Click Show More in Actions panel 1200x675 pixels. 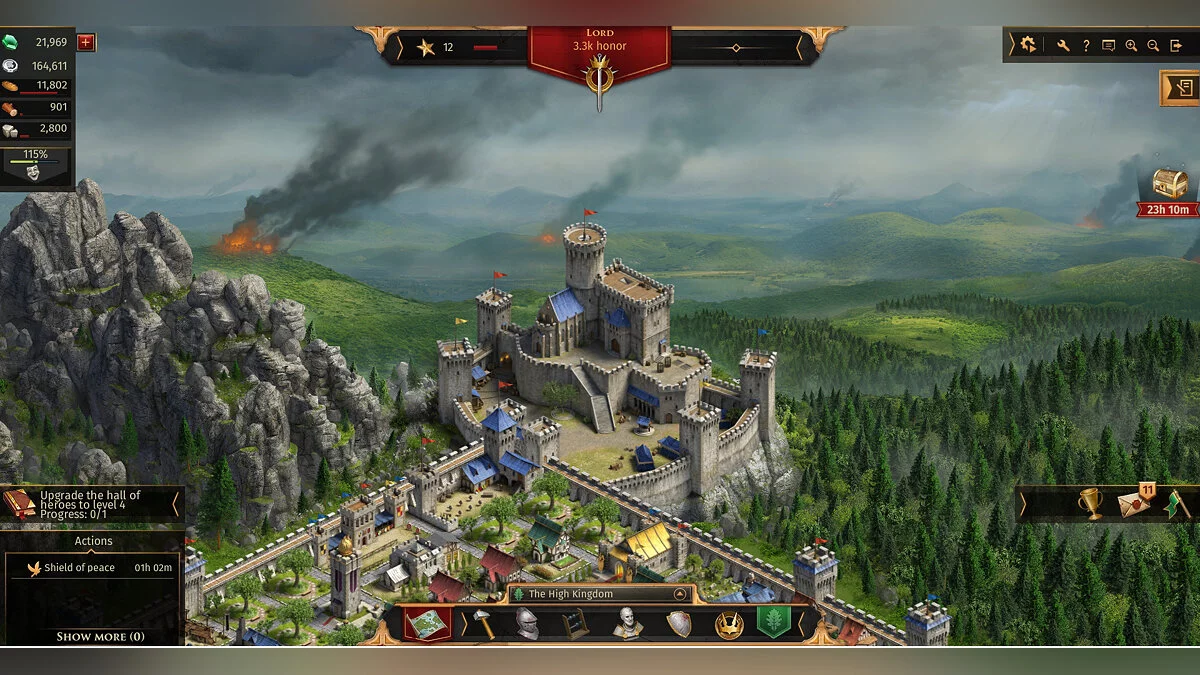(100, 636)
